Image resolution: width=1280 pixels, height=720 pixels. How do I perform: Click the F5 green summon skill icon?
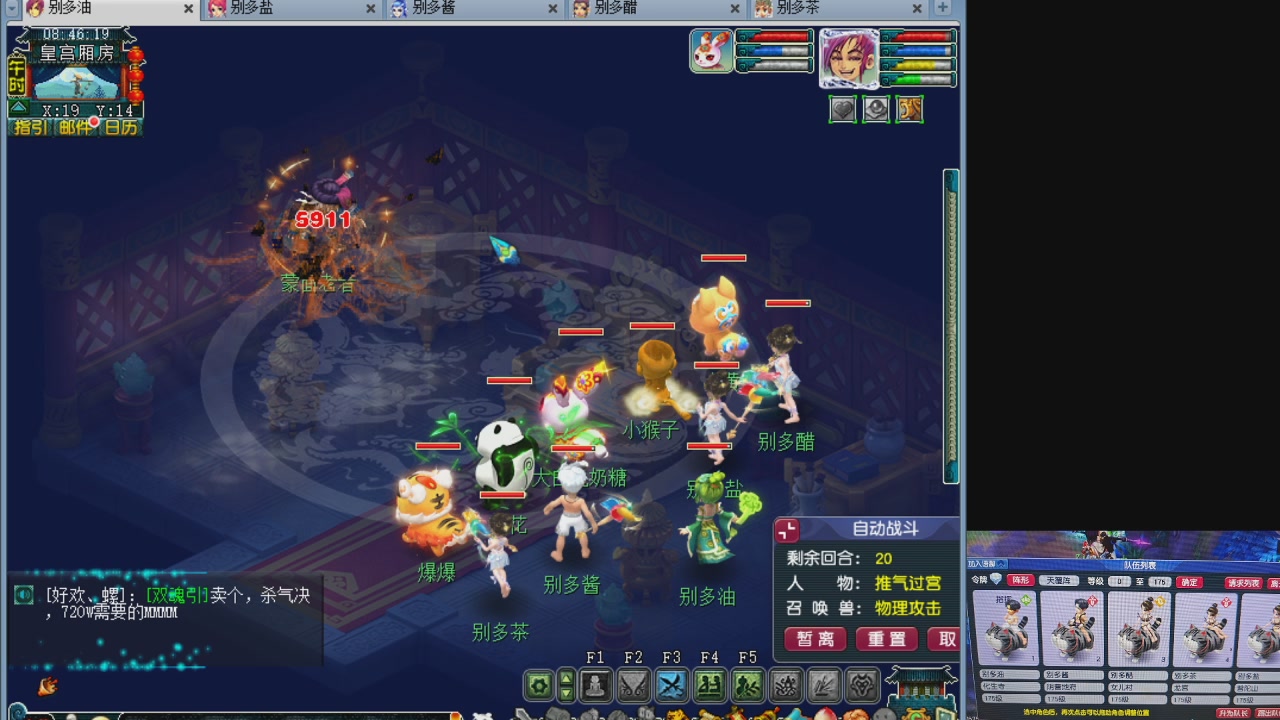[746, 684]
